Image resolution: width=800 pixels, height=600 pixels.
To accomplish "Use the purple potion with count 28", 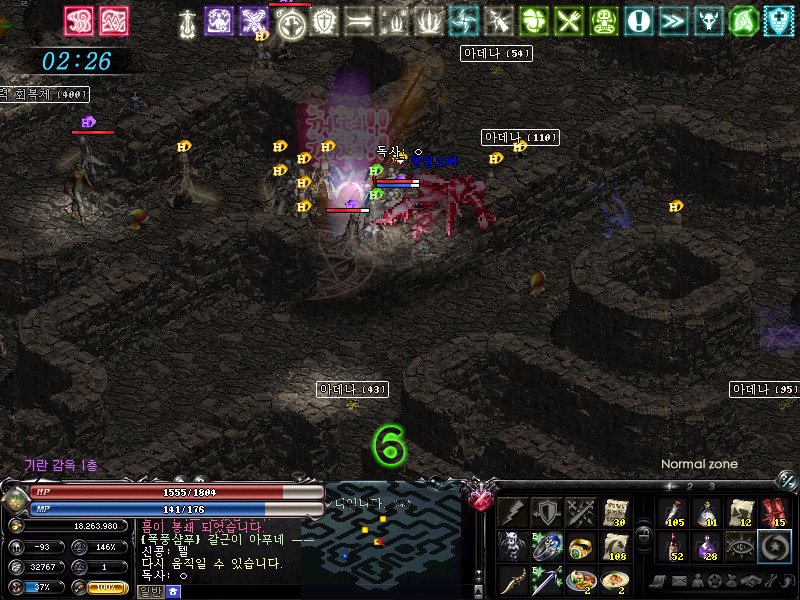I will click(707, 547).
